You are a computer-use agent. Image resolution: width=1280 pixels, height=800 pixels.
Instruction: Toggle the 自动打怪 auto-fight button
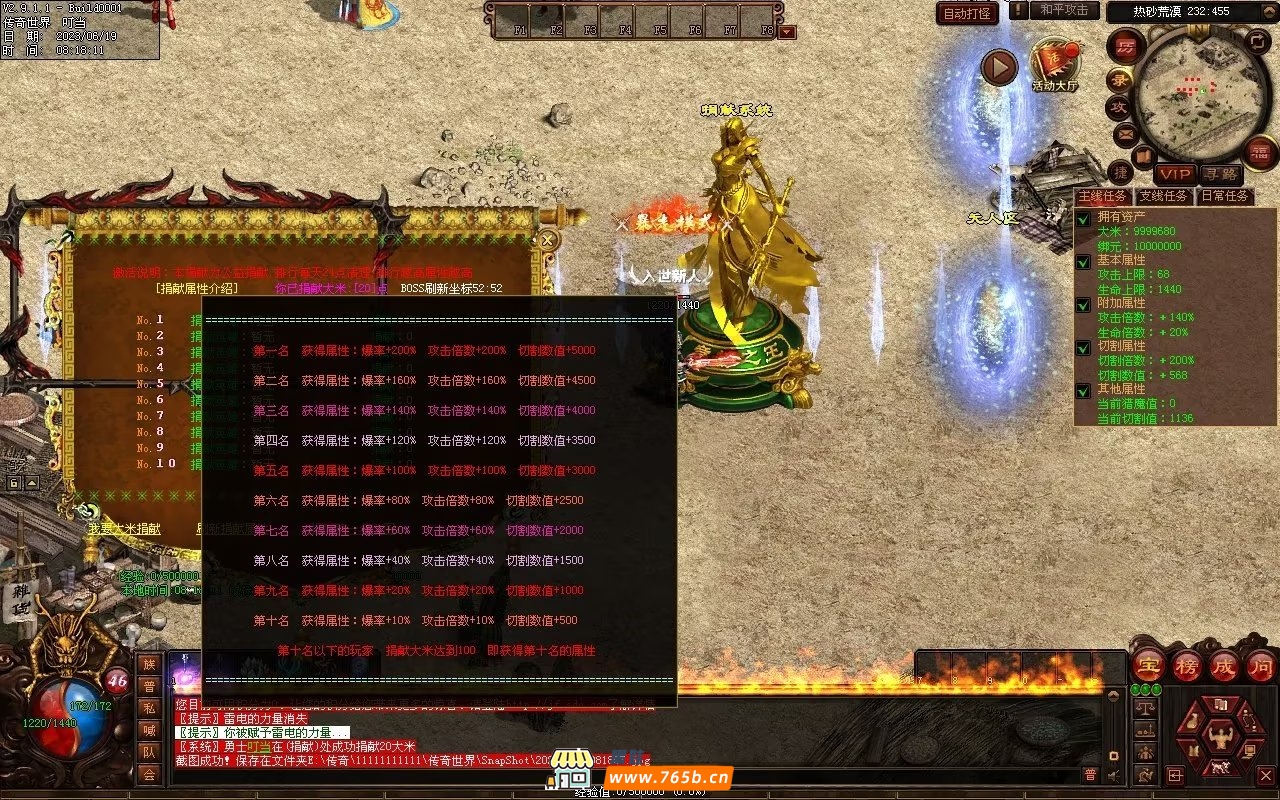(x=967, y=13)
